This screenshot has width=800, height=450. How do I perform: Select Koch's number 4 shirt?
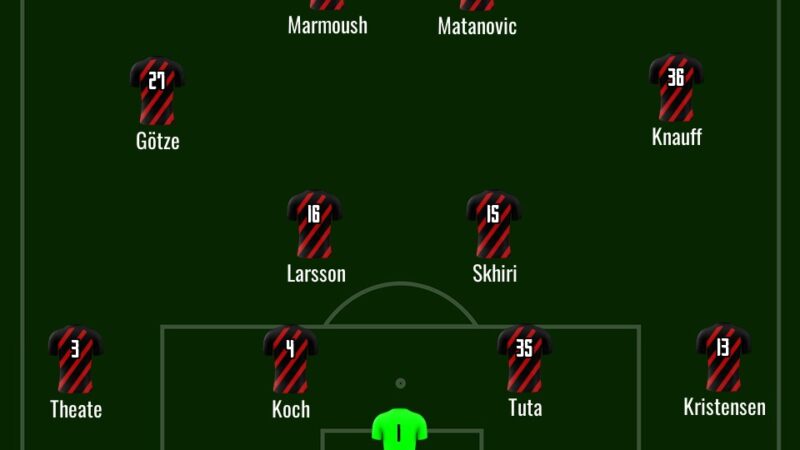click(x=290, y=358)
